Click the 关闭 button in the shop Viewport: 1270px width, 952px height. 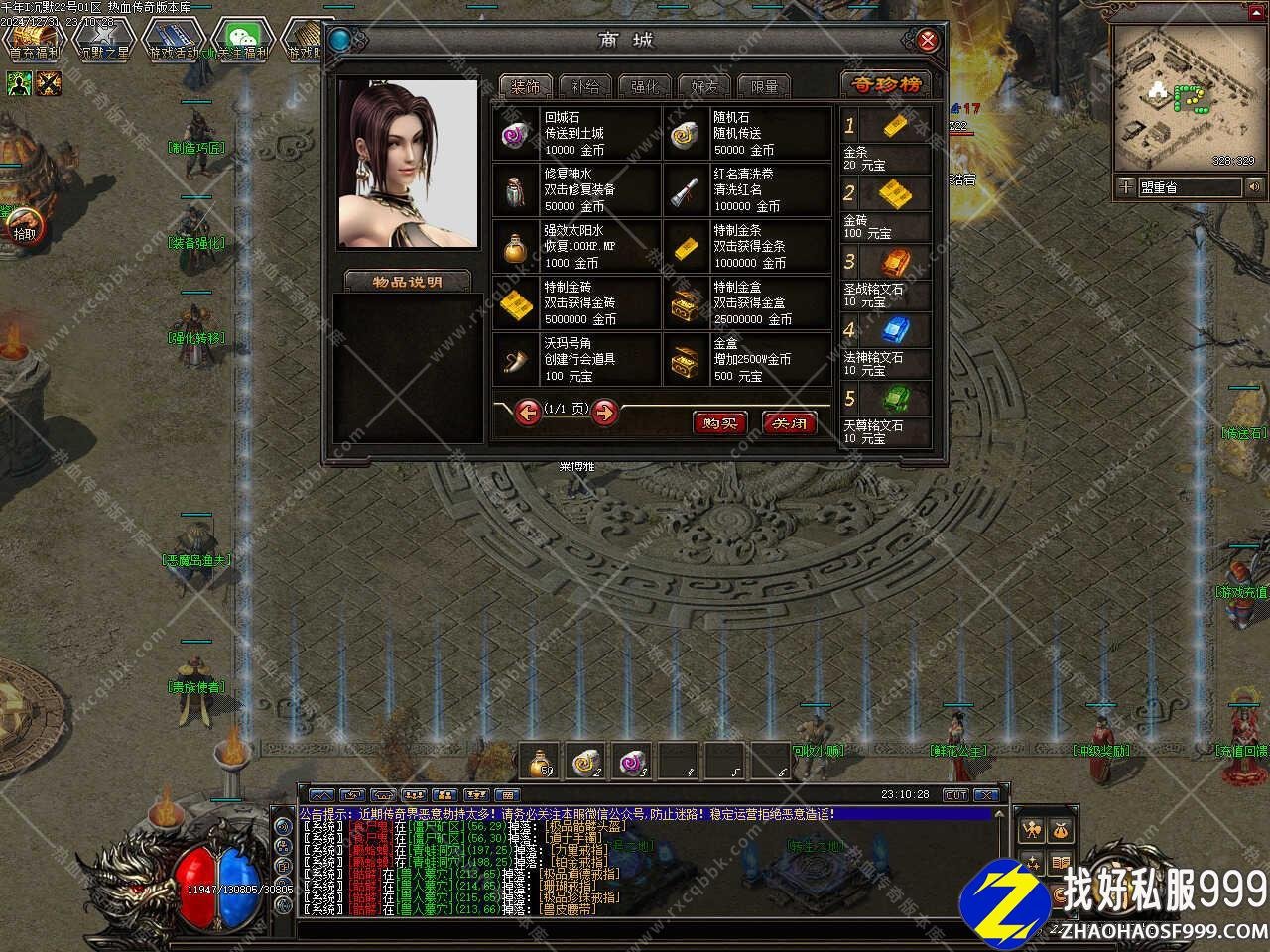click(x=789, y=423)
